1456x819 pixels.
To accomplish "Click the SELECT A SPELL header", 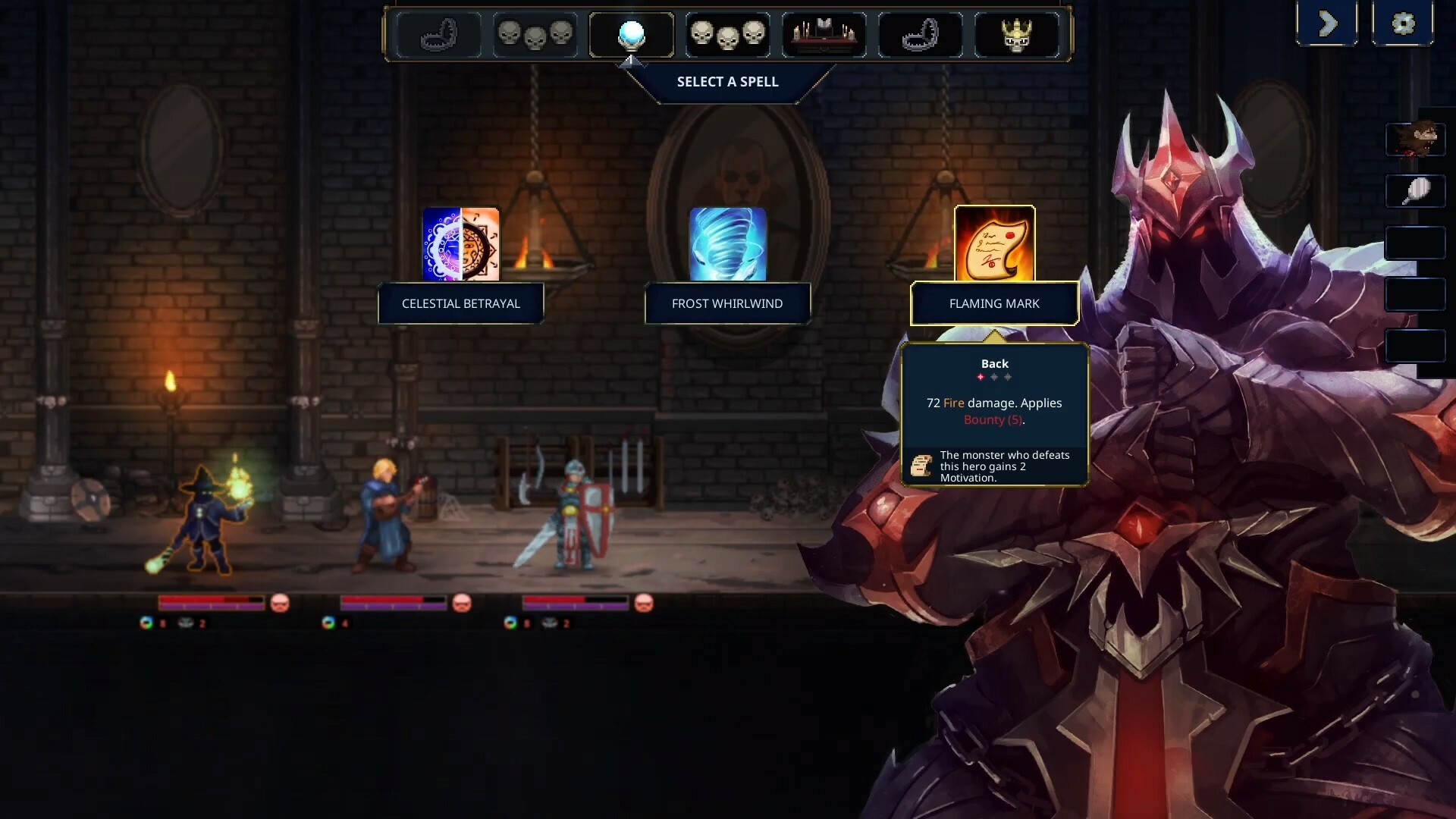I will (727, 82).
